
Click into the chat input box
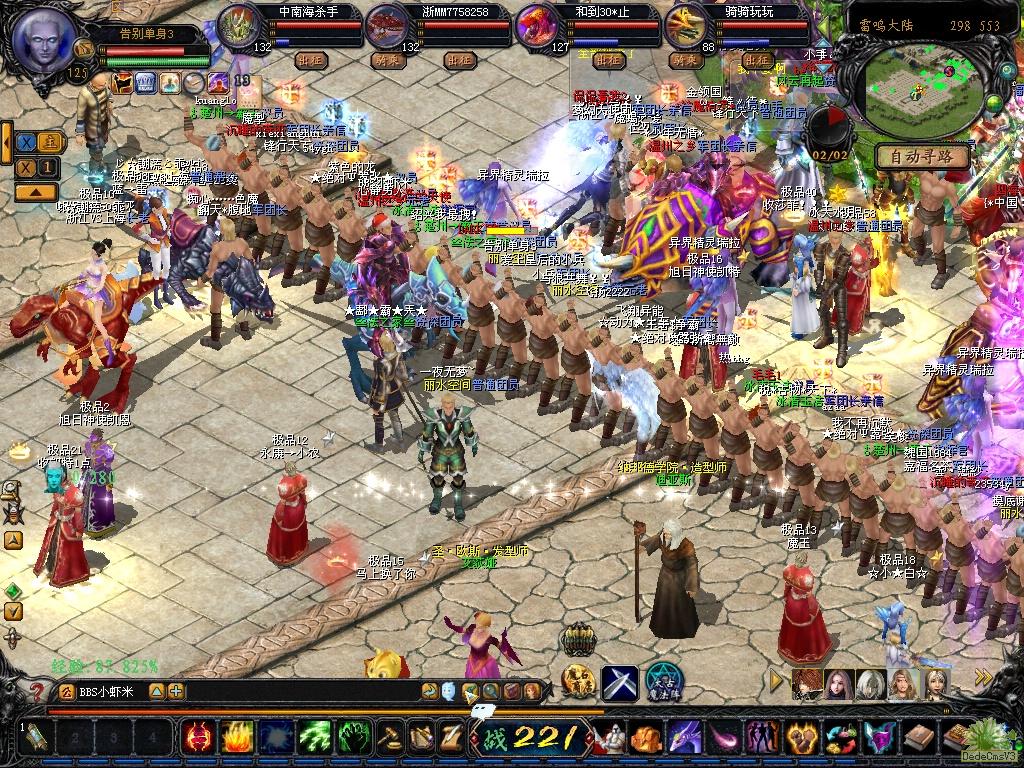point(300,691)
